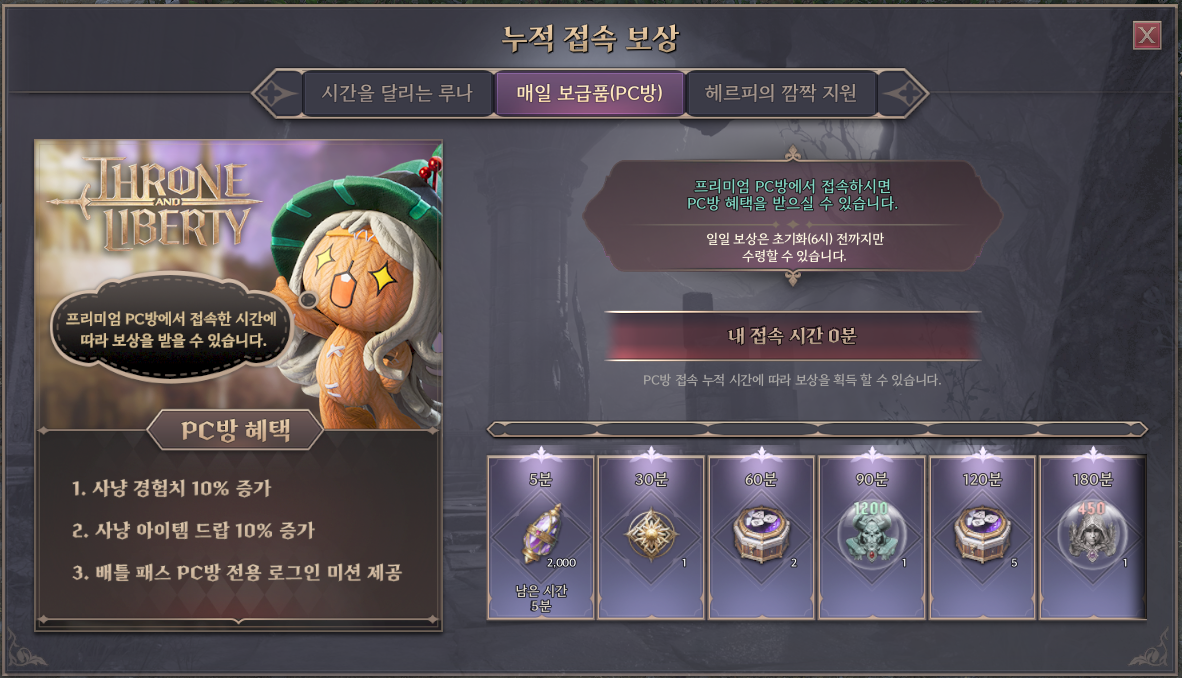The height and width of the screenshot is (678, 1182).
Task: Choose the 60분 reward chest card
Action: point(762,537)
